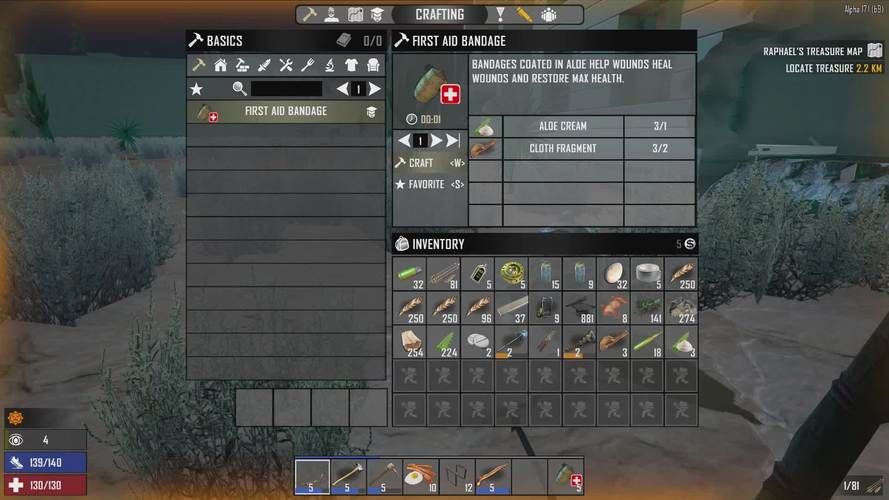Open the house category tab
This screenshot has height=500, width=889.
[220, 65]
